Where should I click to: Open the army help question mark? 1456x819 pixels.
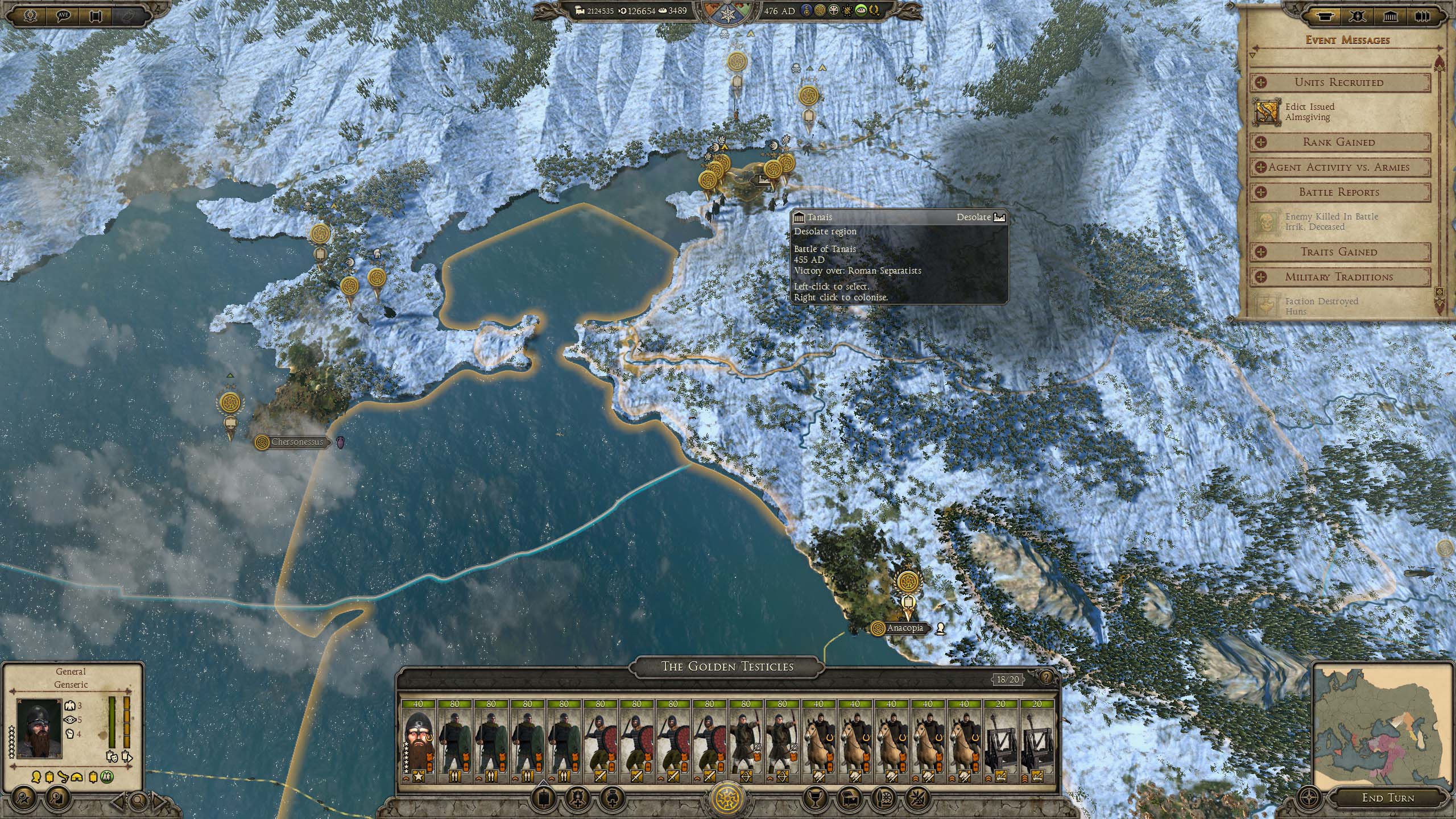pos(1045,677)
